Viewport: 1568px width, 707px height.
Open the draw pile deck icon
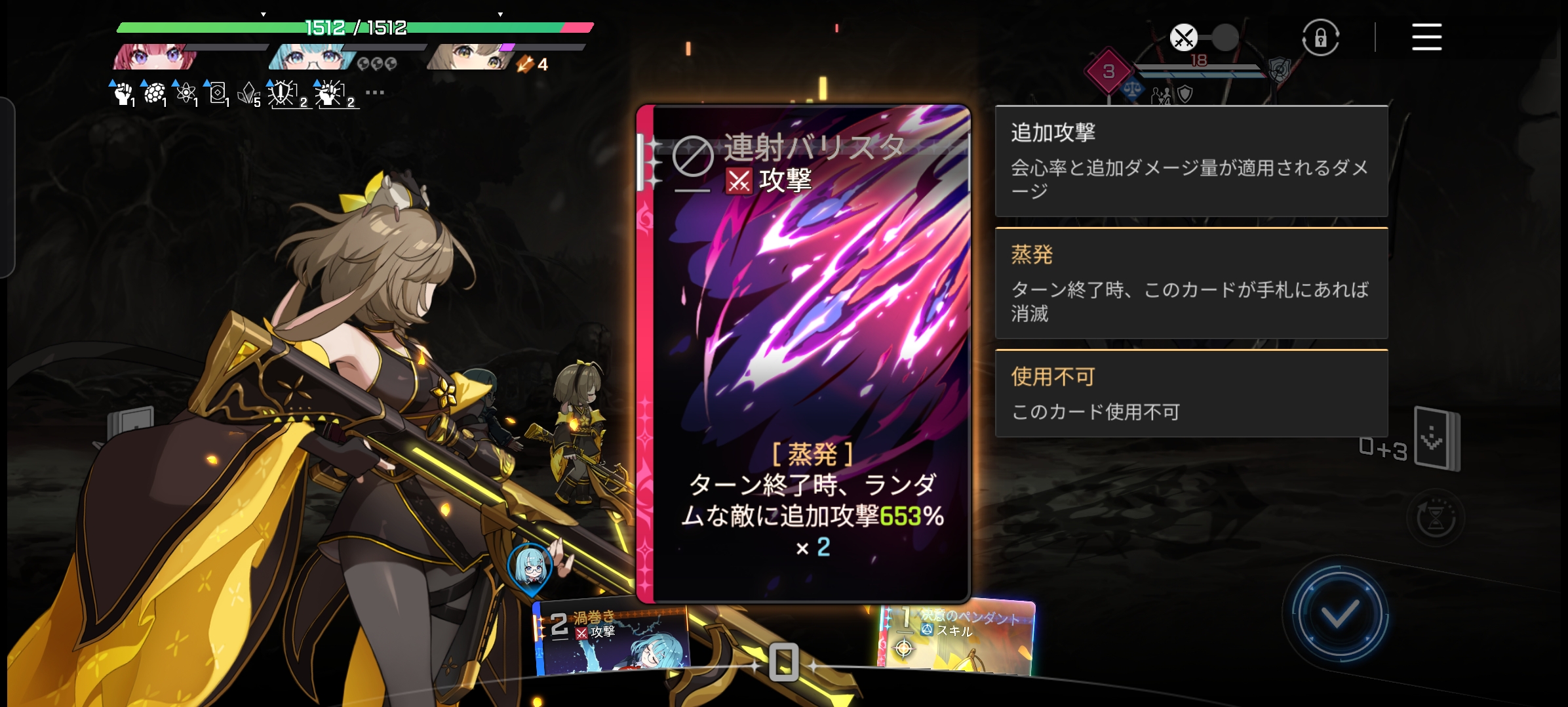(x=131, y=422)
